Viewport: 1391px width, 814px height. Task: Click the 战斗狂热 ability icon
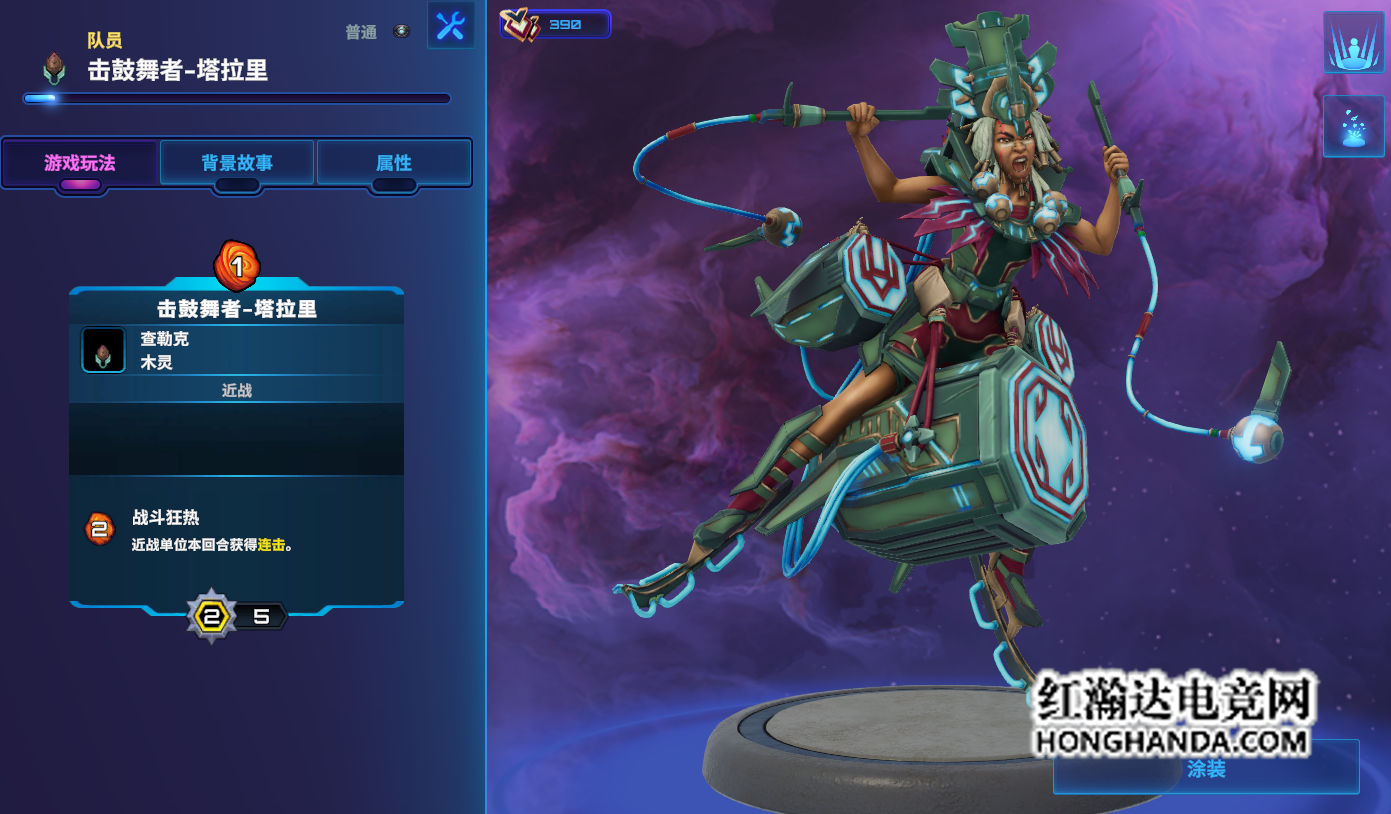click(x=99, y=529)
